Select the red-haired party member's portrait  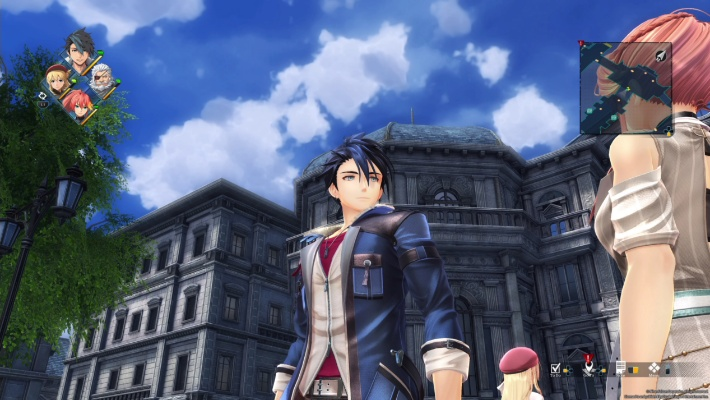coord(79,103)
